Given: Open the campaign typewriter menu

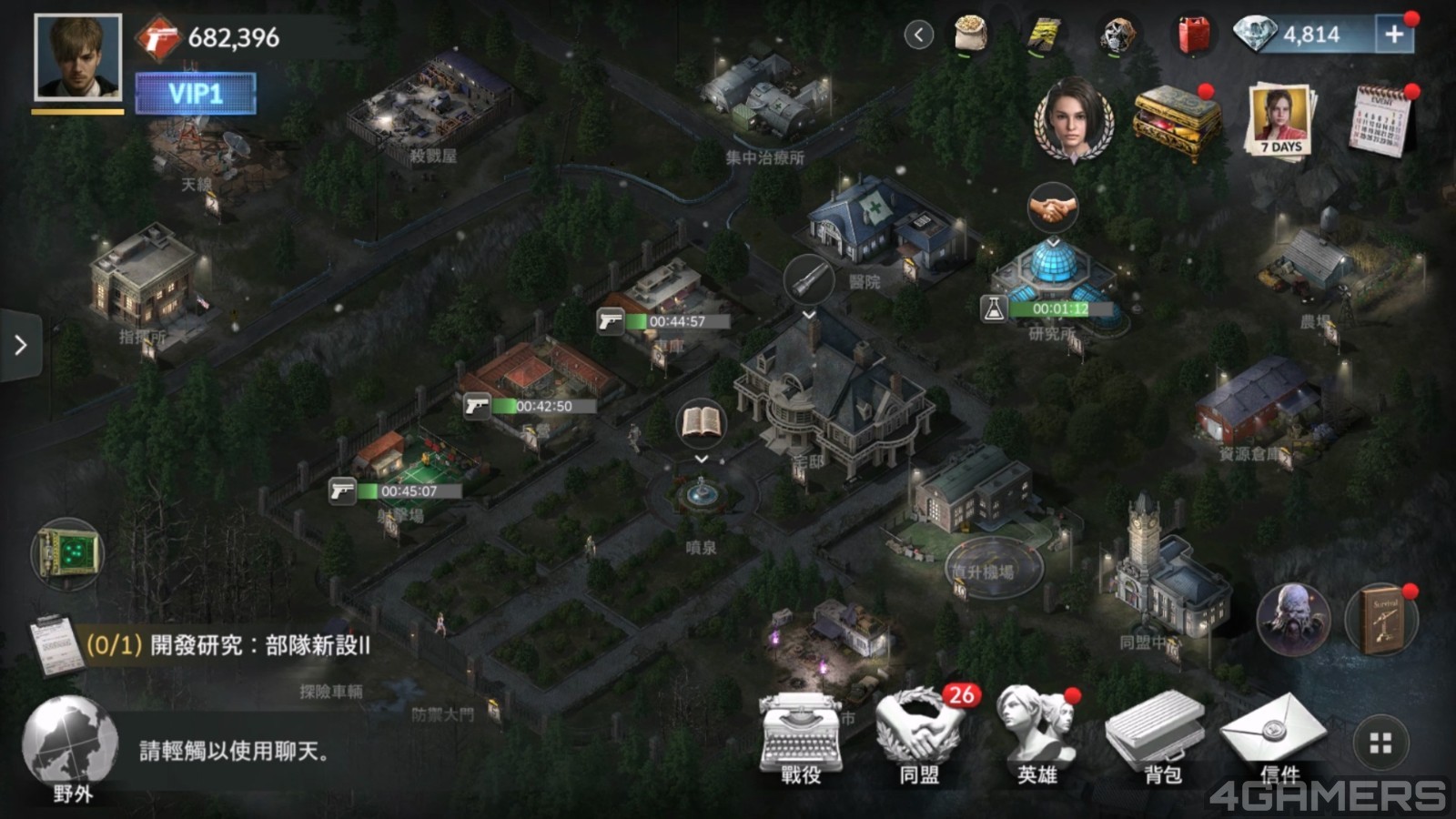Looking at the screenshot, I should pyautogui.click(x=801, y=737).
